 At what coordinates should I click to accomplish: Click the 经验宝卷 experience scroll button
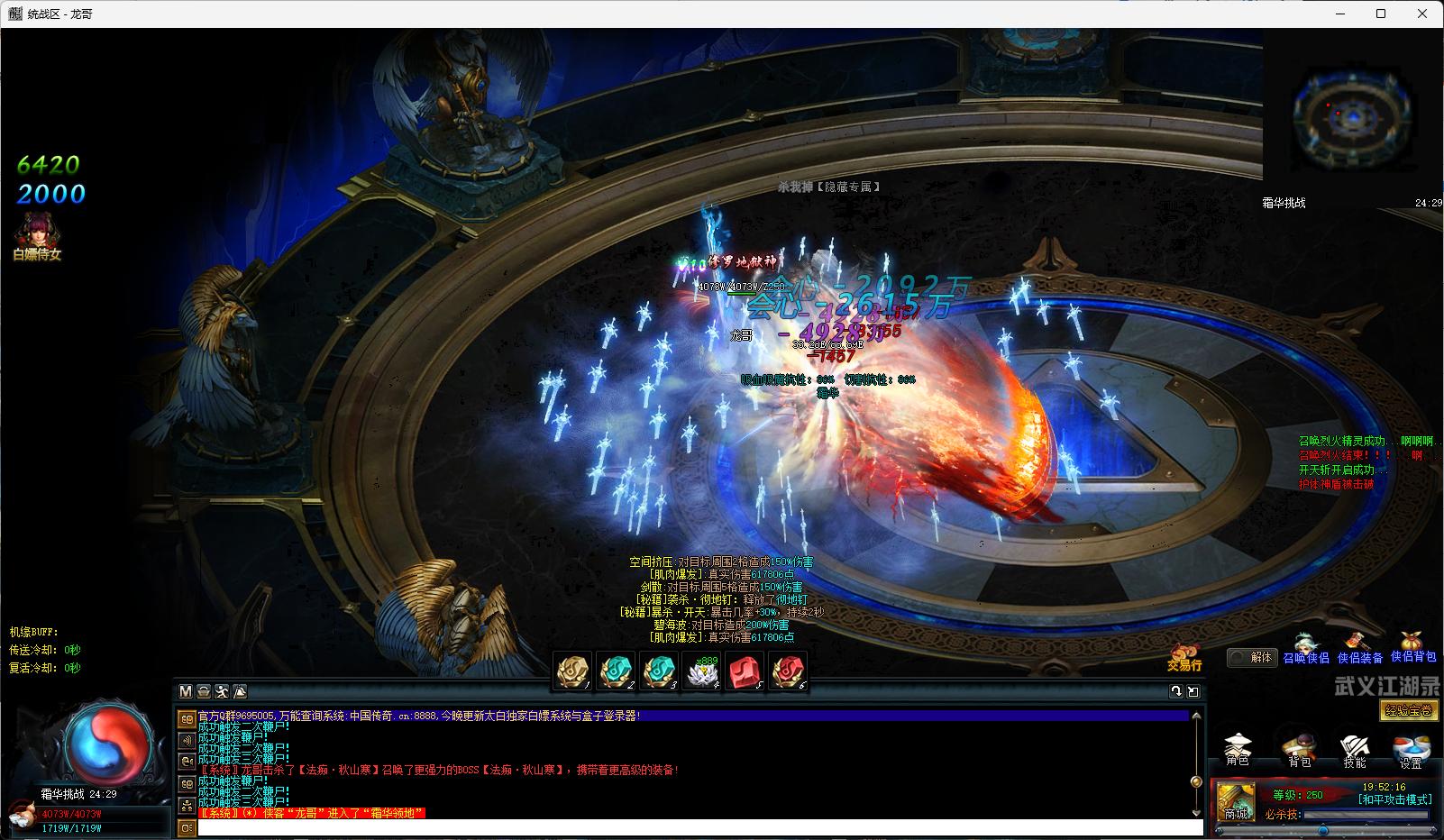[1410, 711]
